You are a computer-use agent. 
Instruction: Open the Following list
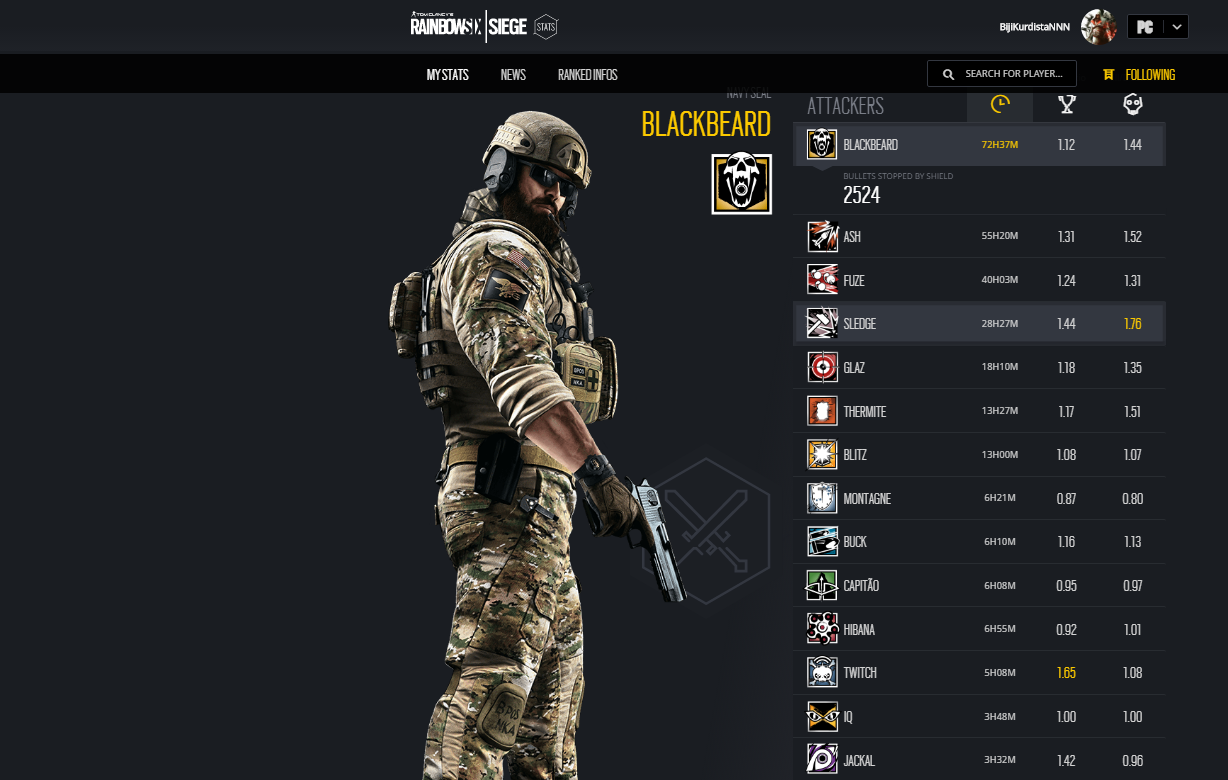[x=1139, y=75]
